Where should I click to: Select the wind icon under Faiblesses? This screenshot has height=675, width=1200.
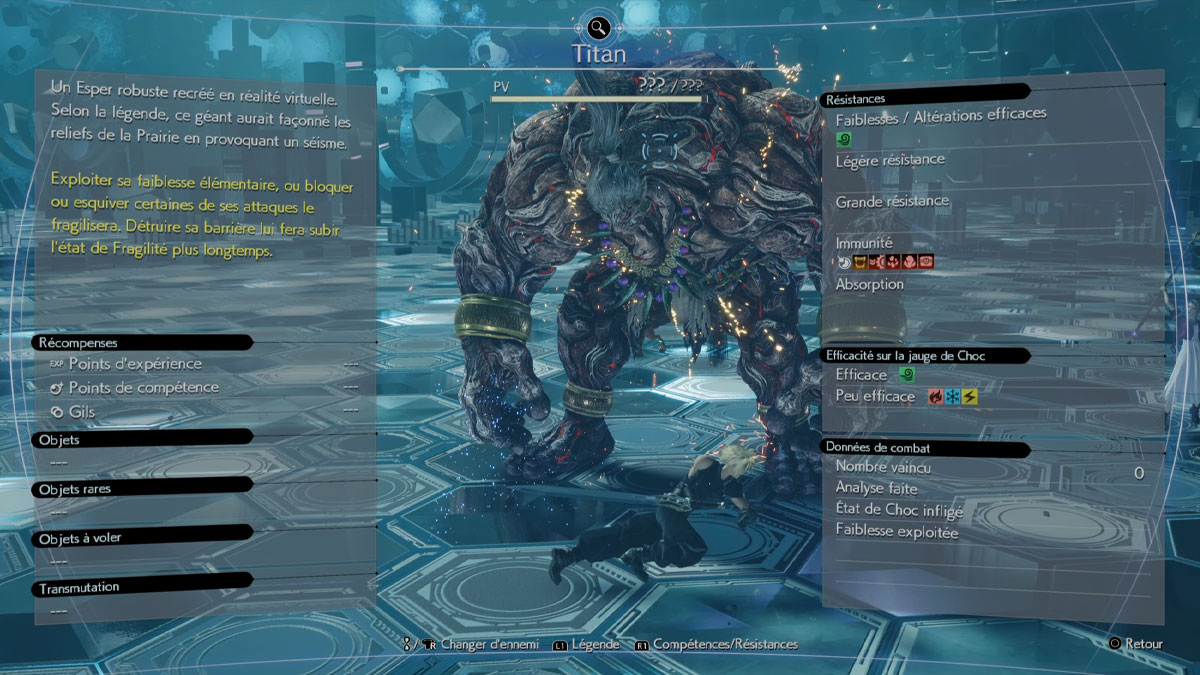point(843,139)
